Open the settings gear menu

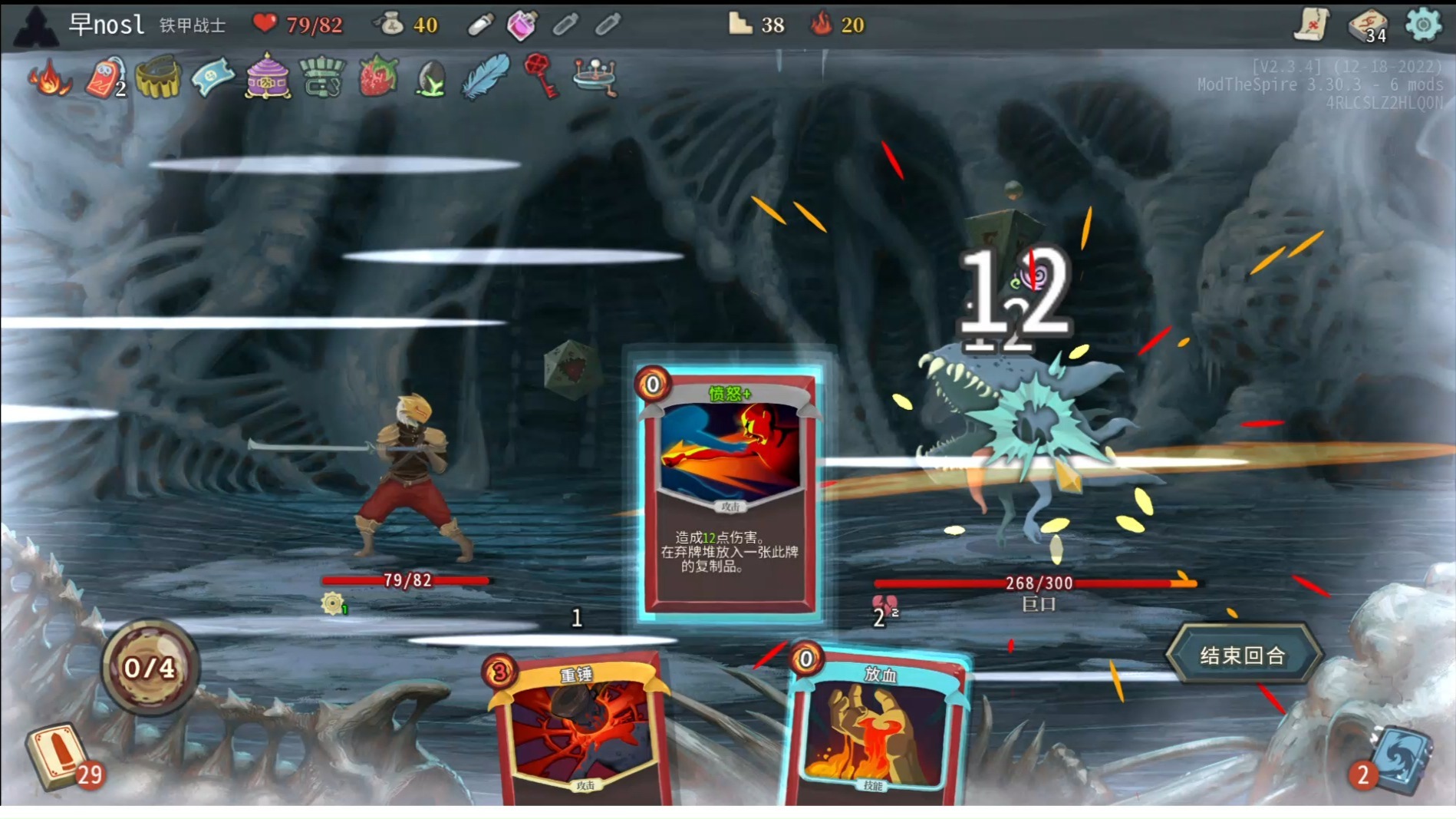[x=1423, y=25]
